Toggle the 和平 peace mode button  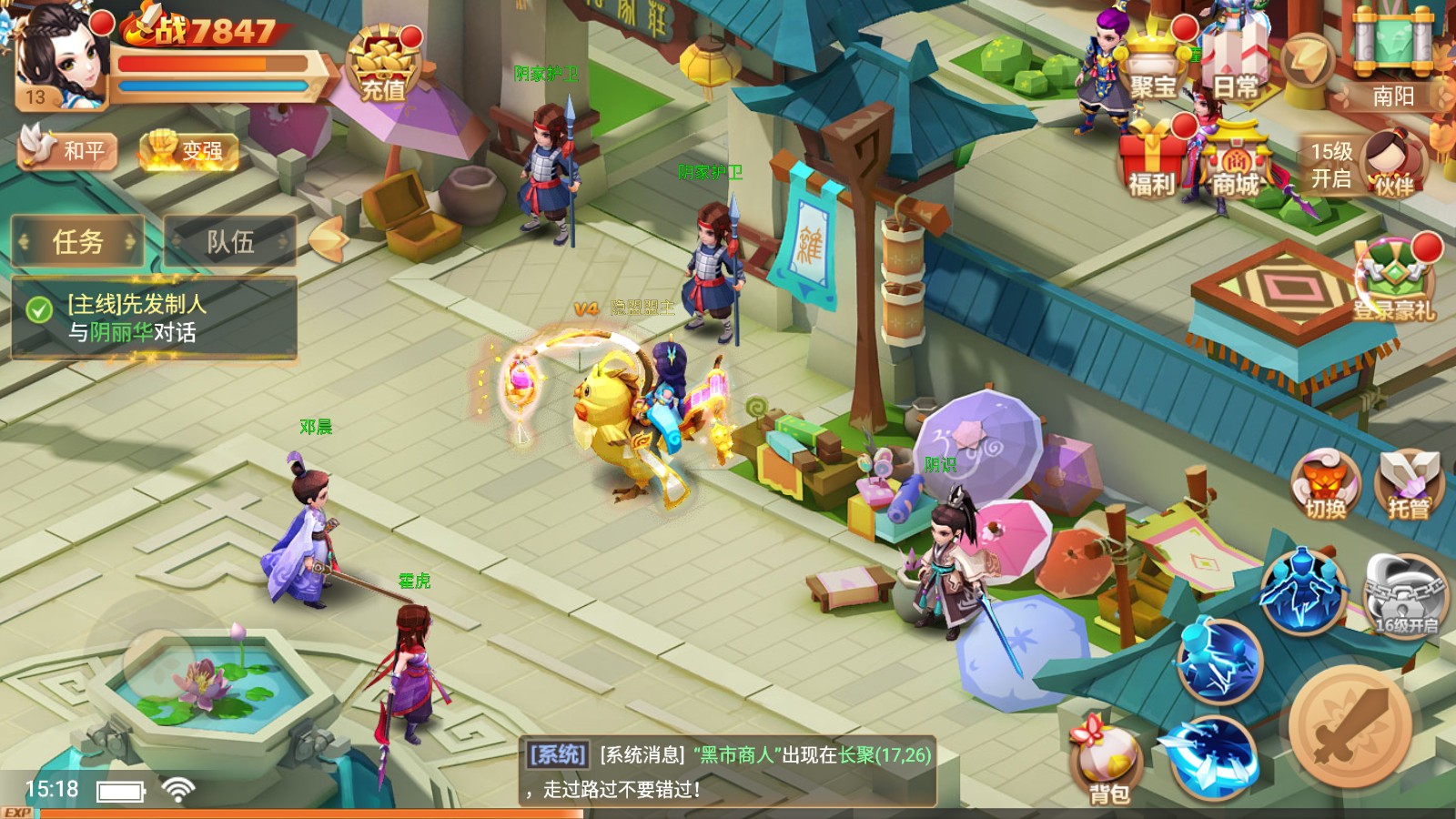click(x=67, y=148)
